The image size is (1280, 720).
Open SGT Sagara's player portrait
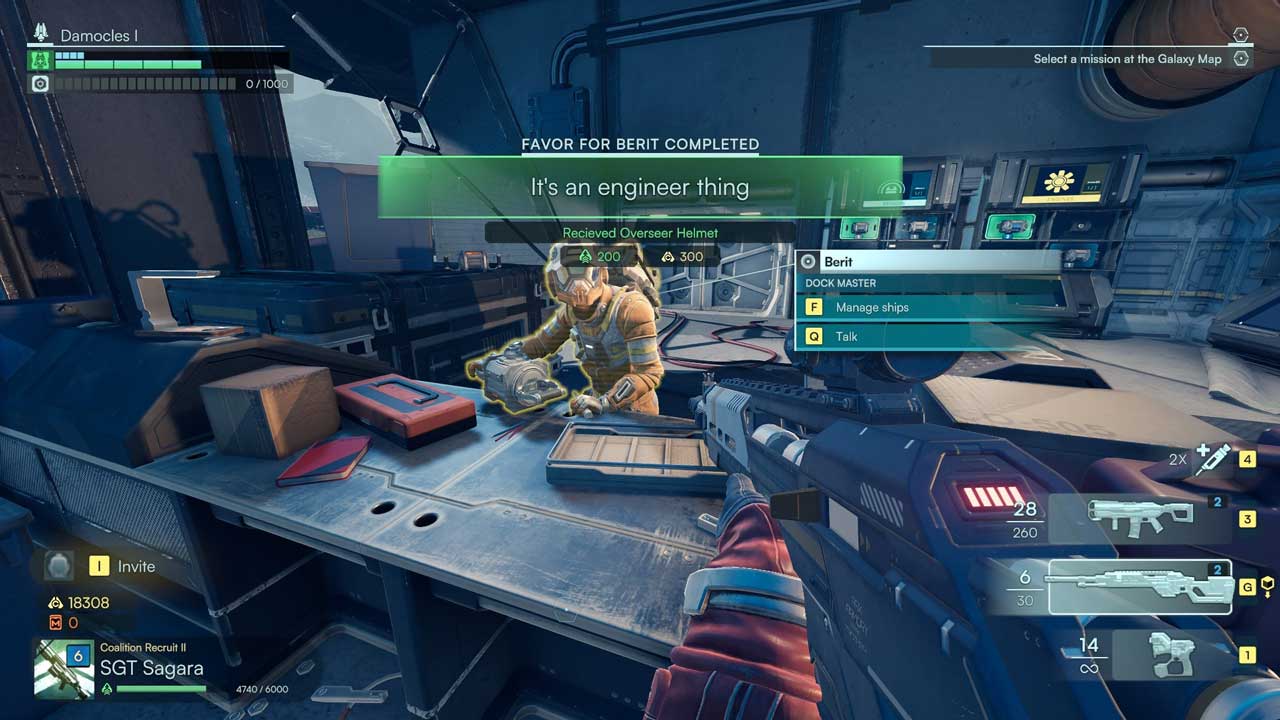[x=63, y=668]
